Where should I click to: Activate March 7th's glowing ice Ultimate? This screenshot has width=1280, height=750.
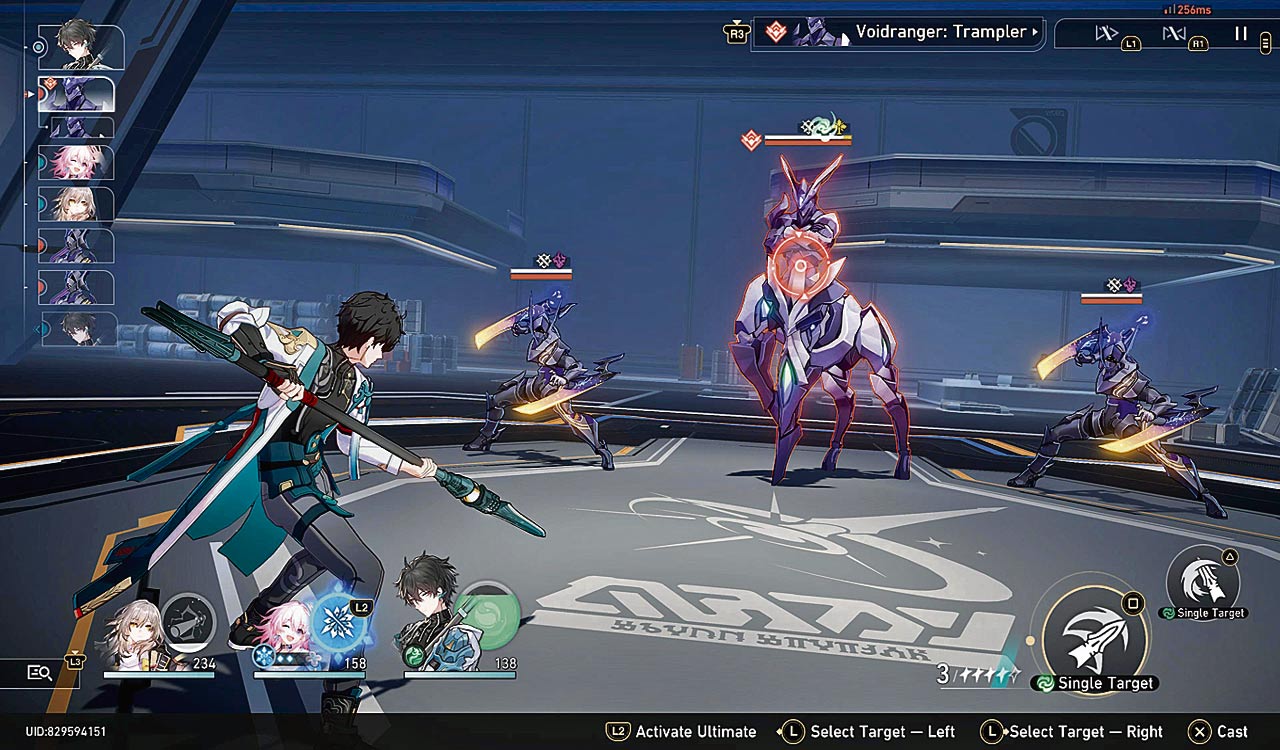click(339, 621)
